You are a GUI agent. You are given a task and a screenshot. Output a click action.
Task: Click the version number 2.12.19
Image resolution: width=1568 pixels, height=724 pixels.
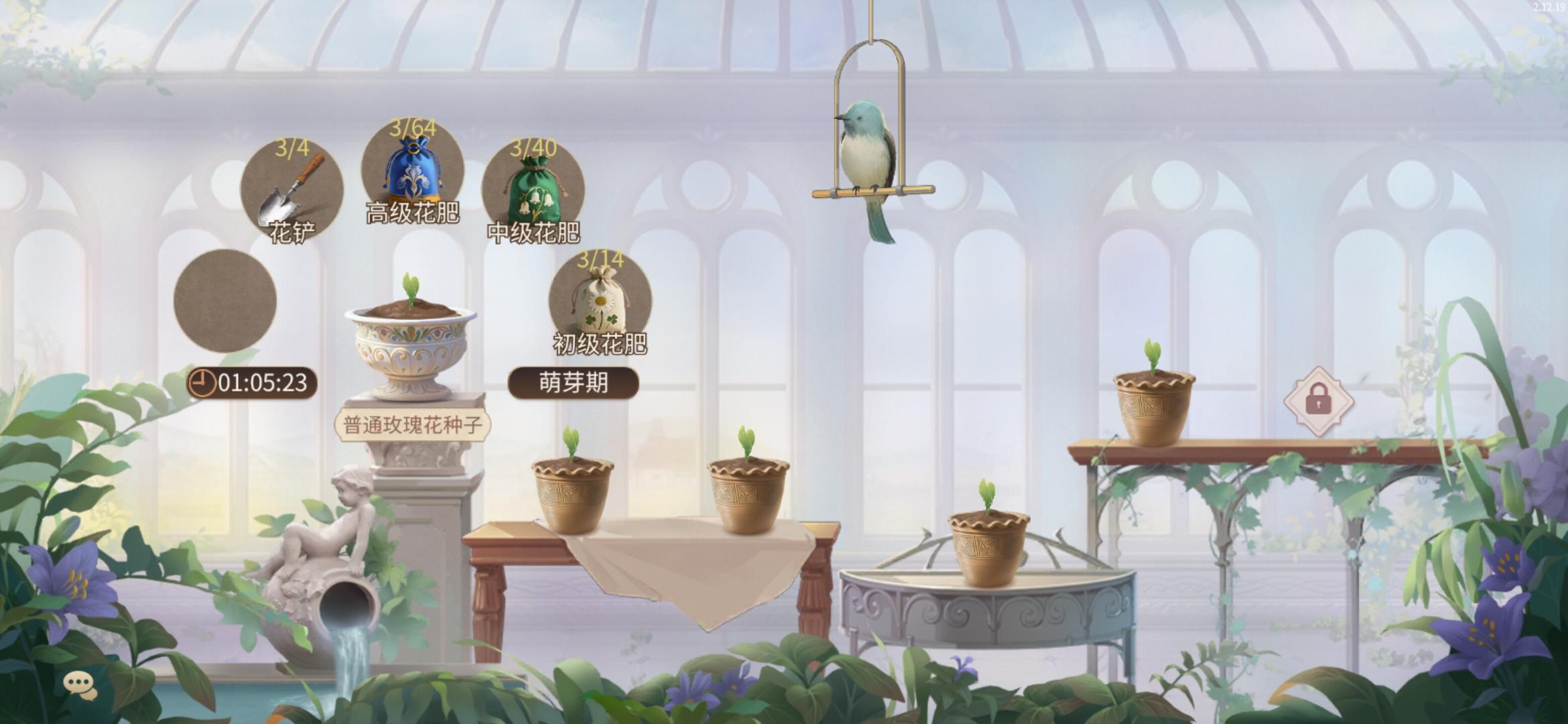tap(1541, 7)
